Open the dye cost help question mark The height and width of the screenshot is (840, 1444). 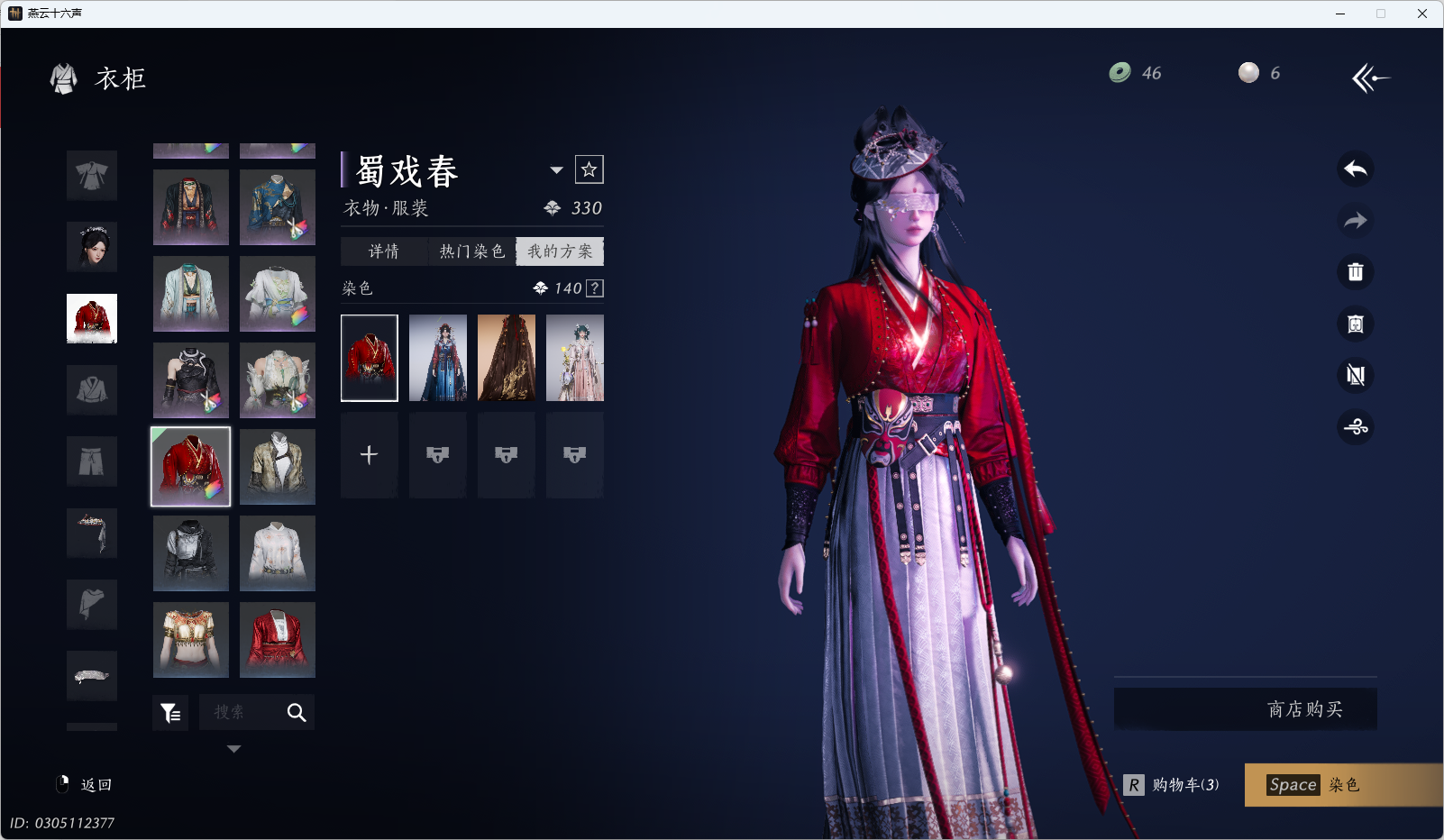(595, 288)
